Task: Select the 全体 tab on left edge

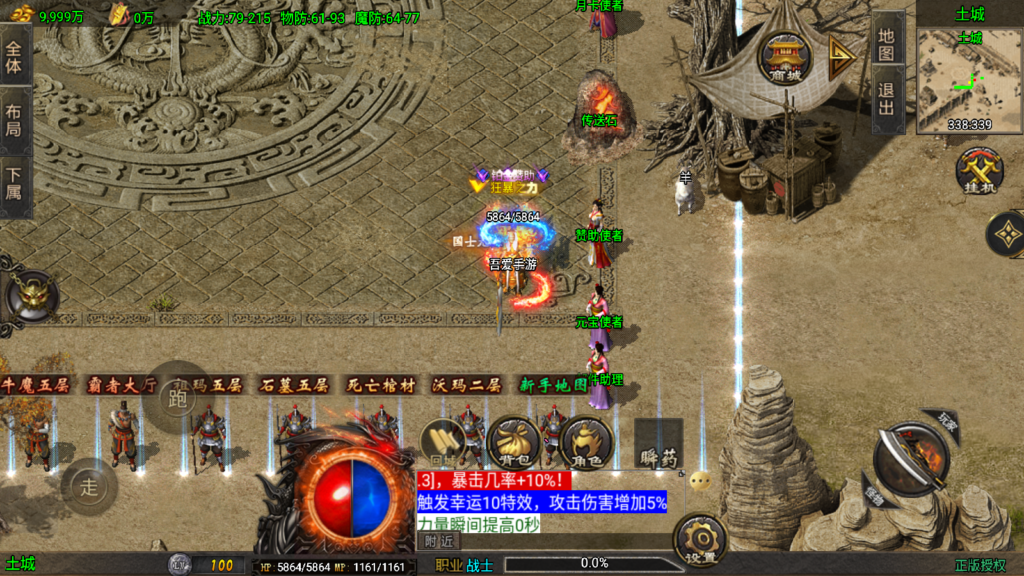Action: coord(14,56)
